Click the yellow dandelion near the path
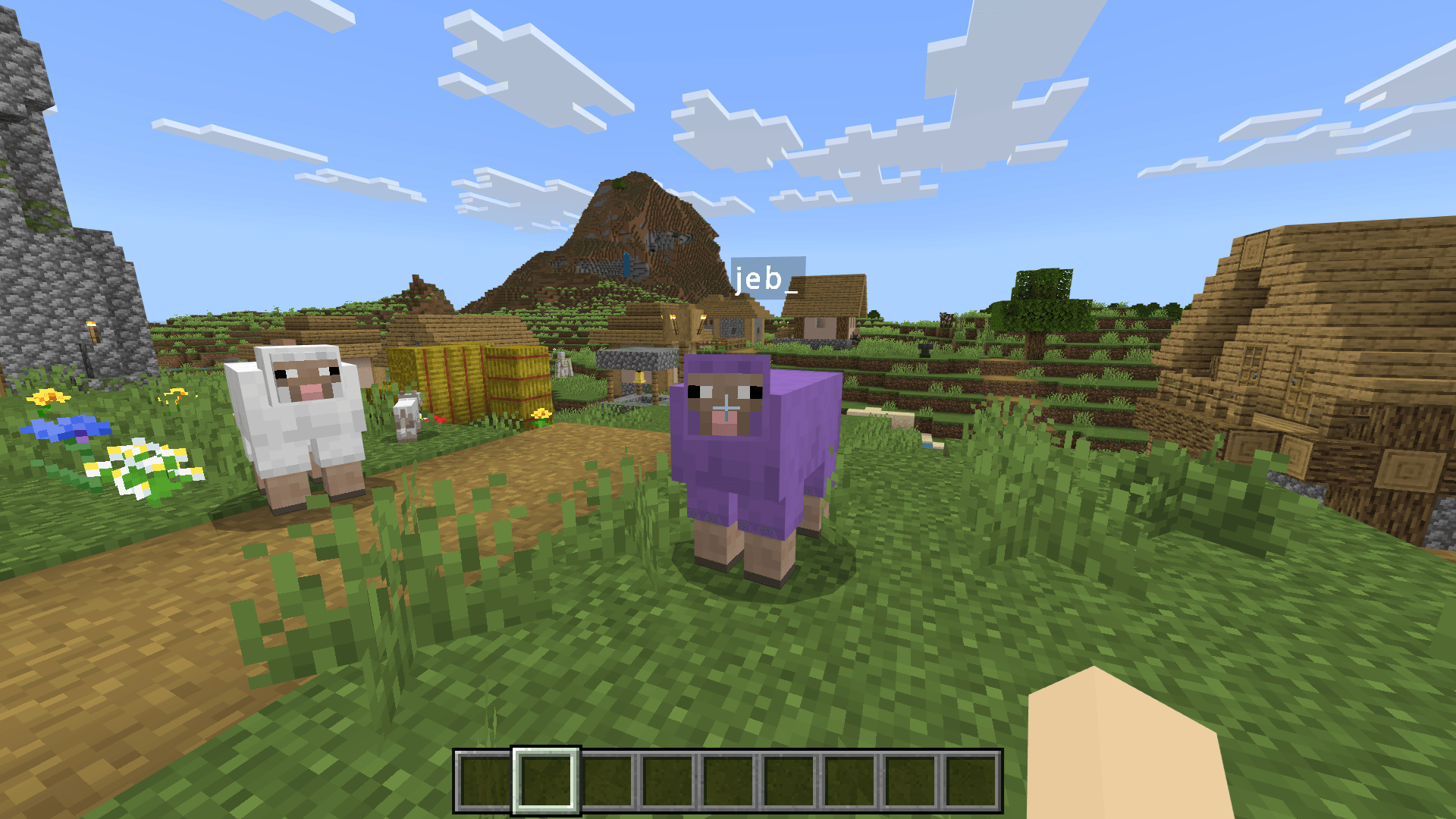 tap(542, 413)
